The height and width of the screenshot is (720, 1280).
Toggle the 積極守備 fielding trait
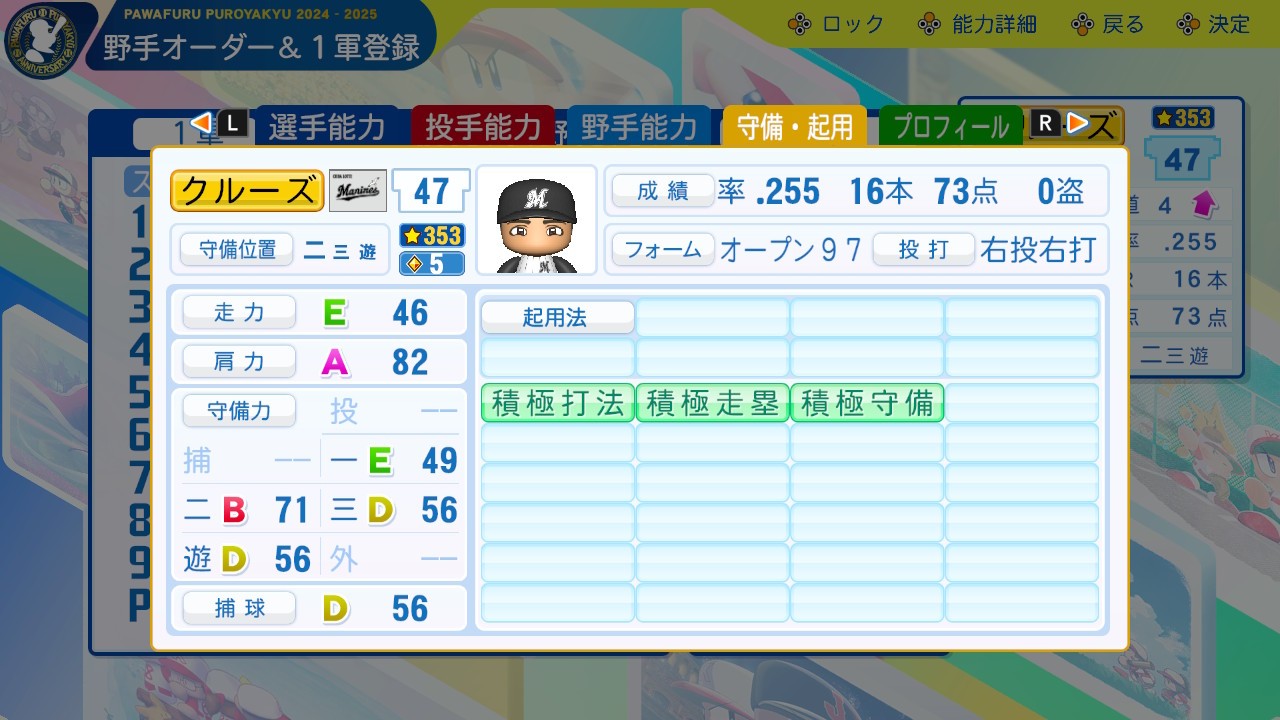[x=866, y=404]
